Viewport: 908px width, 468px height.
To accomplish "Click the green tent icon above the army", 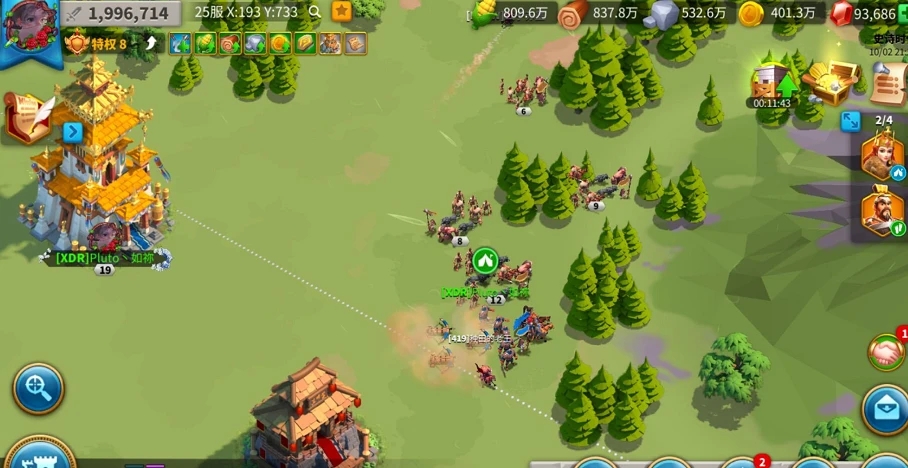I will [x=485, y=261].
